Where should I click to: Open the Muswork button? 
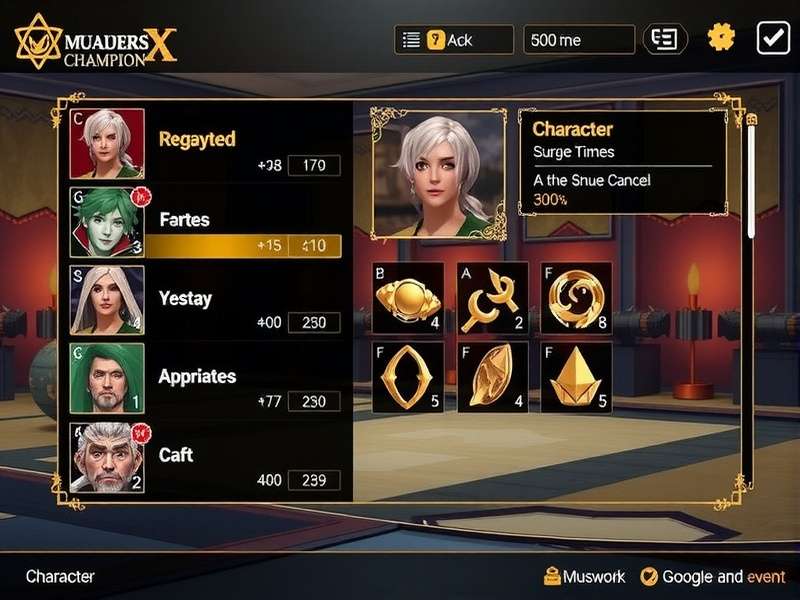point(584,576)
